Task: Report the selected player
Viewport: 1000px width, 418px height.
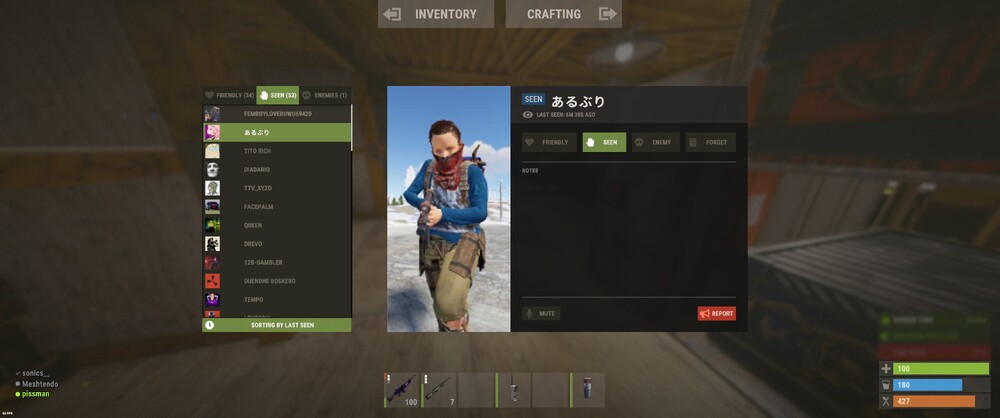Action: 716,313
